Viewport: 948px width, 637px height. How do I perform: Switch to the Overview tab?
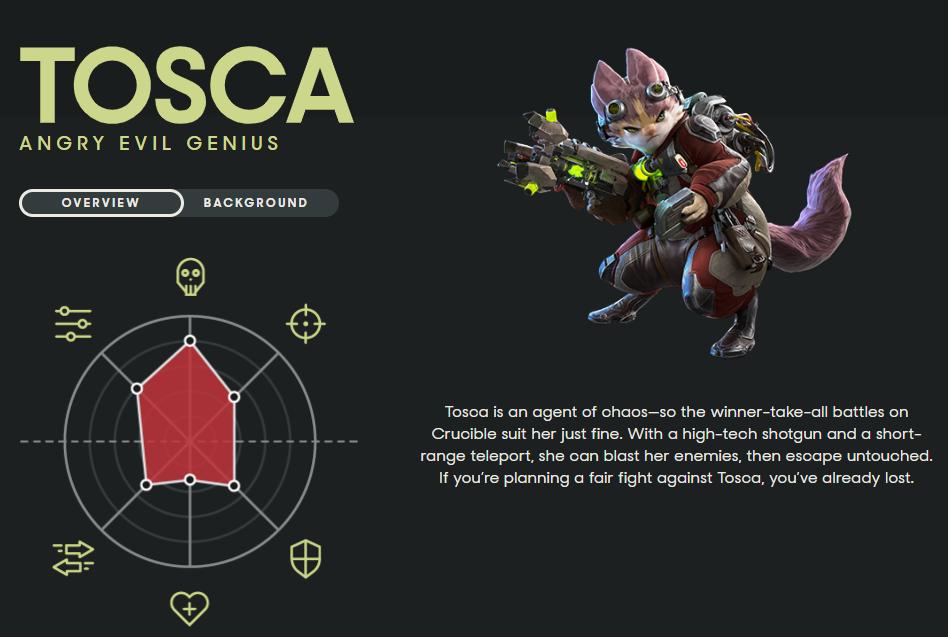pos(101,203)
